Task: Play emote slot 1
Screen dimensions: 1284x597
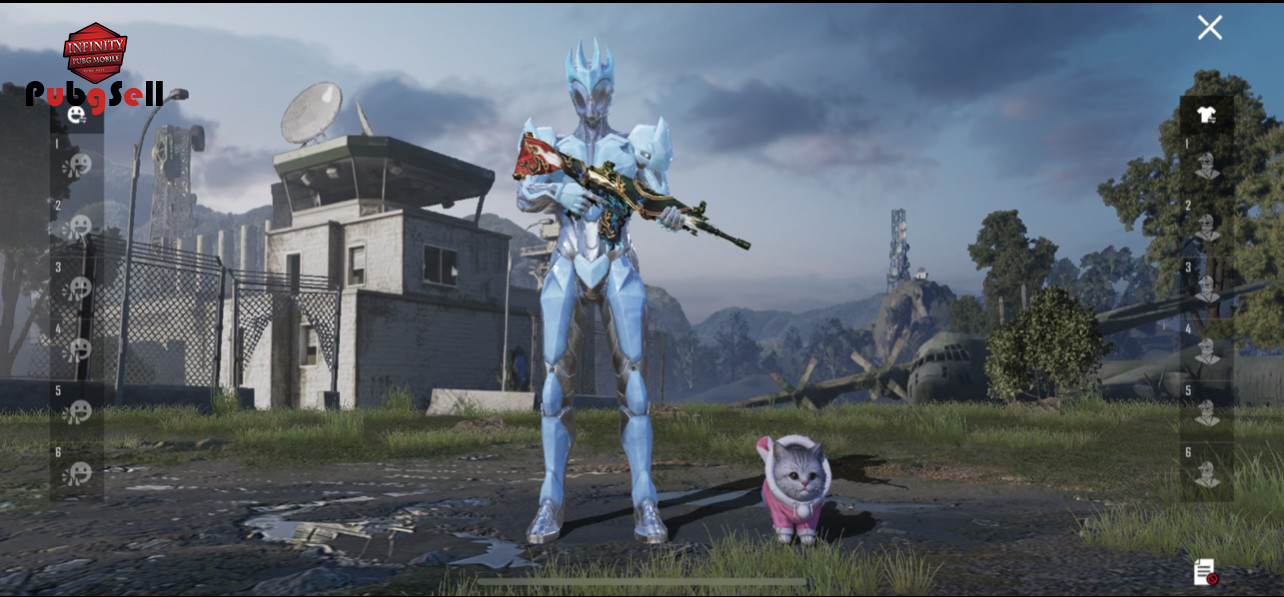Action: [78, 165]
